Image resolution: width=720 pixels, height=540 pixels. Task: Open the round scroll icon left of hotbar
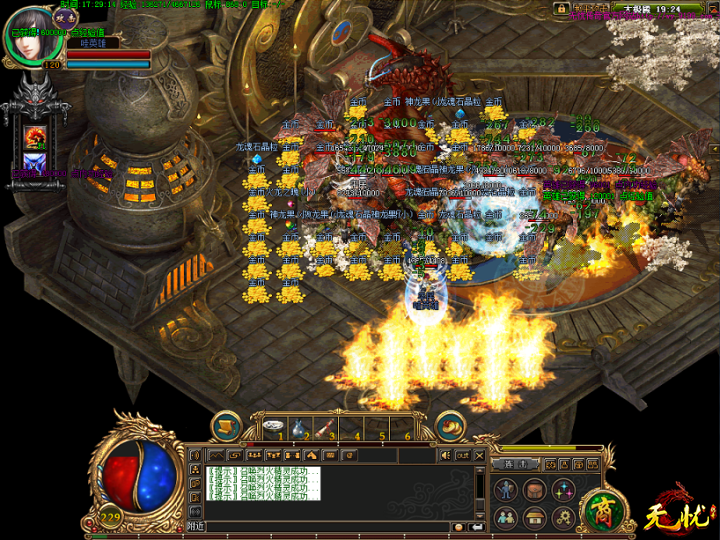228,425
